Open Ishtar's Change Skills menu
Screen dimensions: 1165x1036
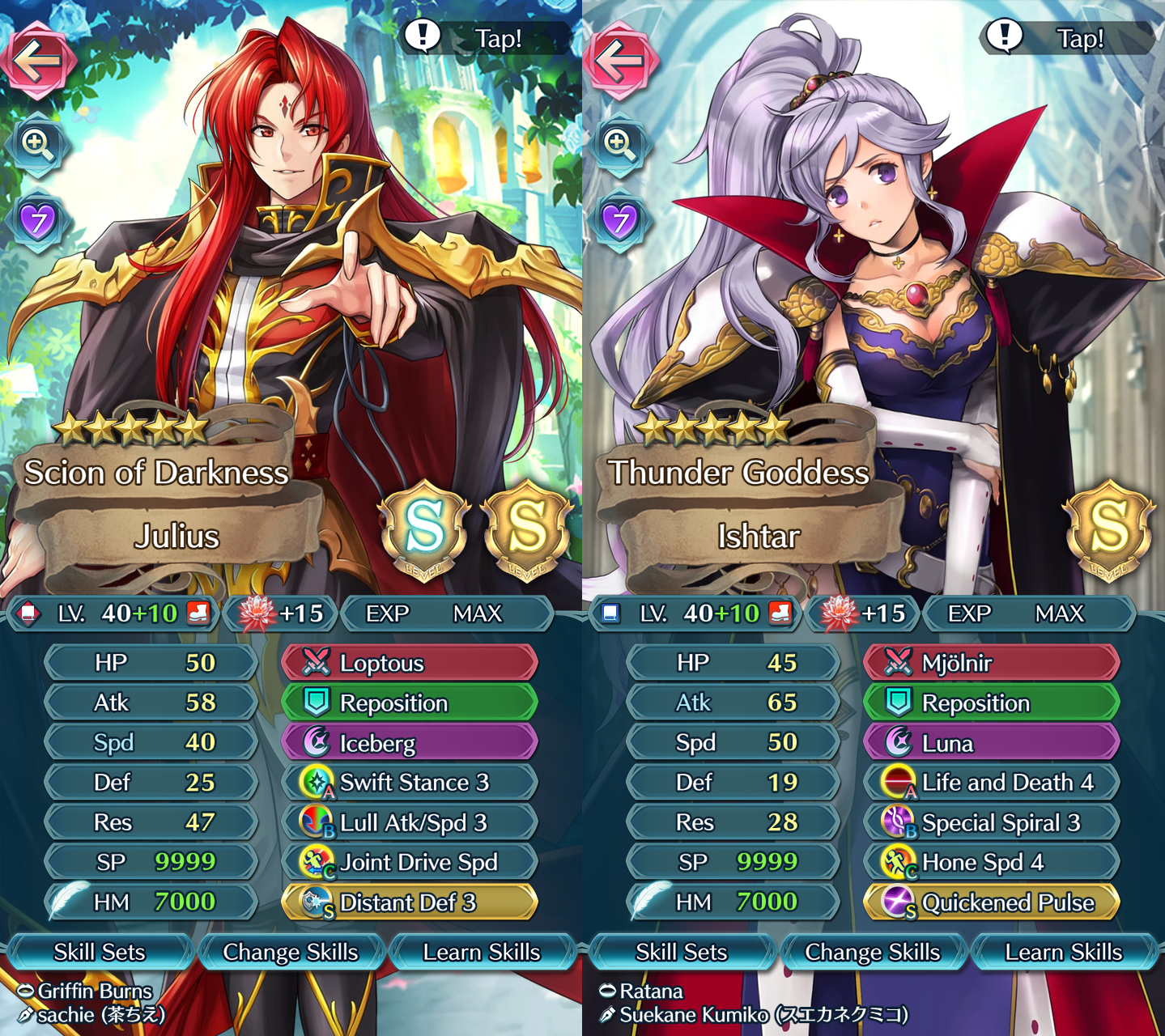(x=874, y=952)
